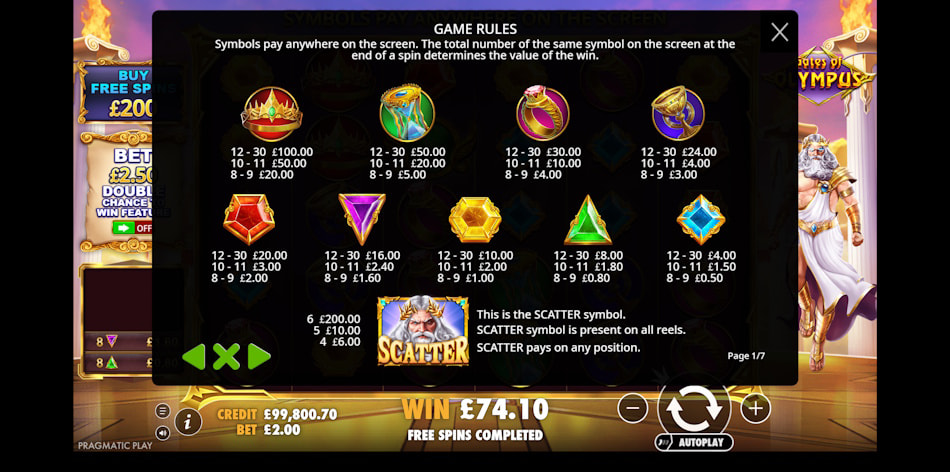Viewport: 950px width, 472px height.
Task: Click the Buy Free Spins button
Action: (x=118, y=93)
